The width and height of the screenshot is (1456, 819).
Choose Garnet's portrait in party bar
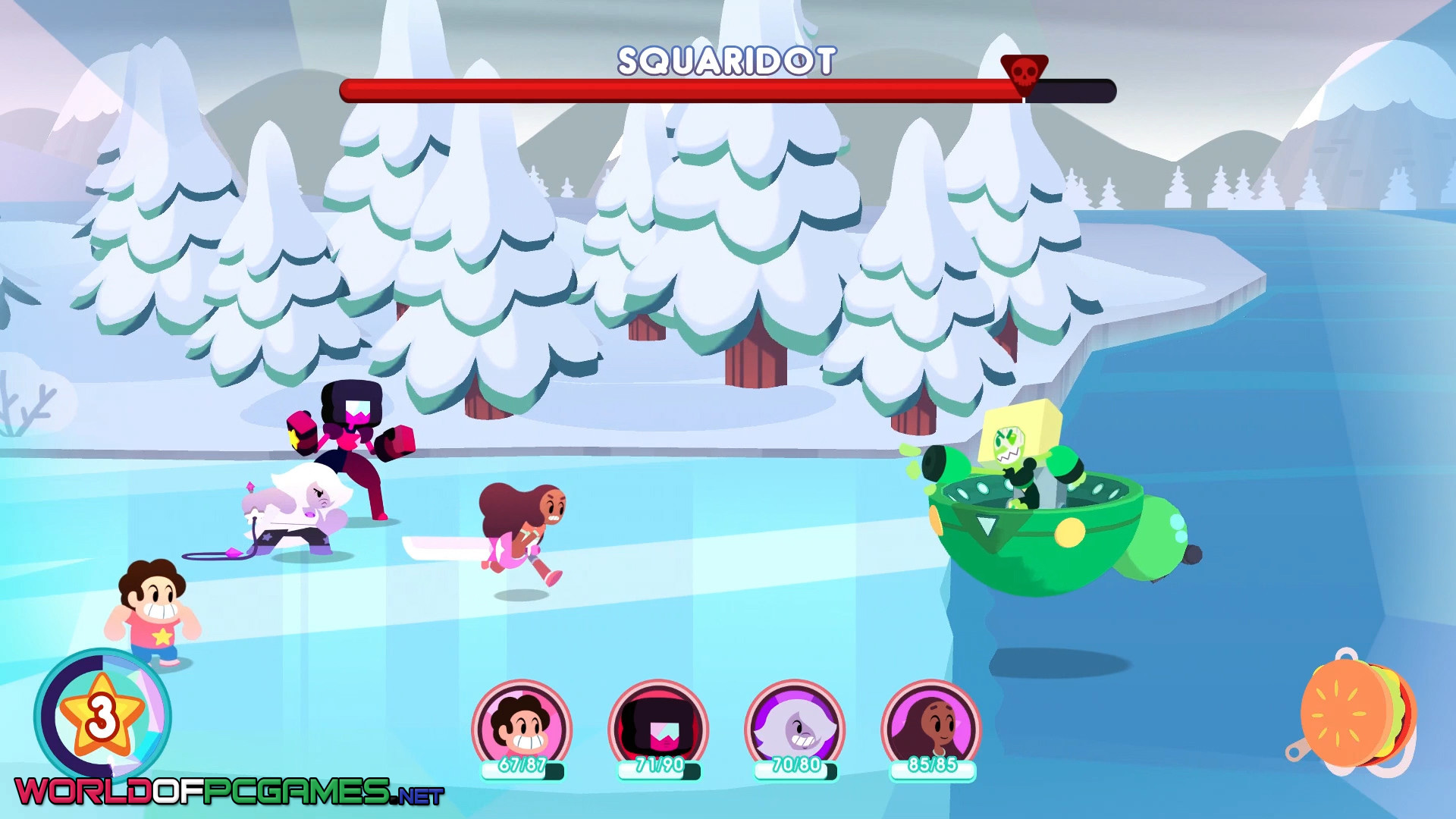pos(658,725)
